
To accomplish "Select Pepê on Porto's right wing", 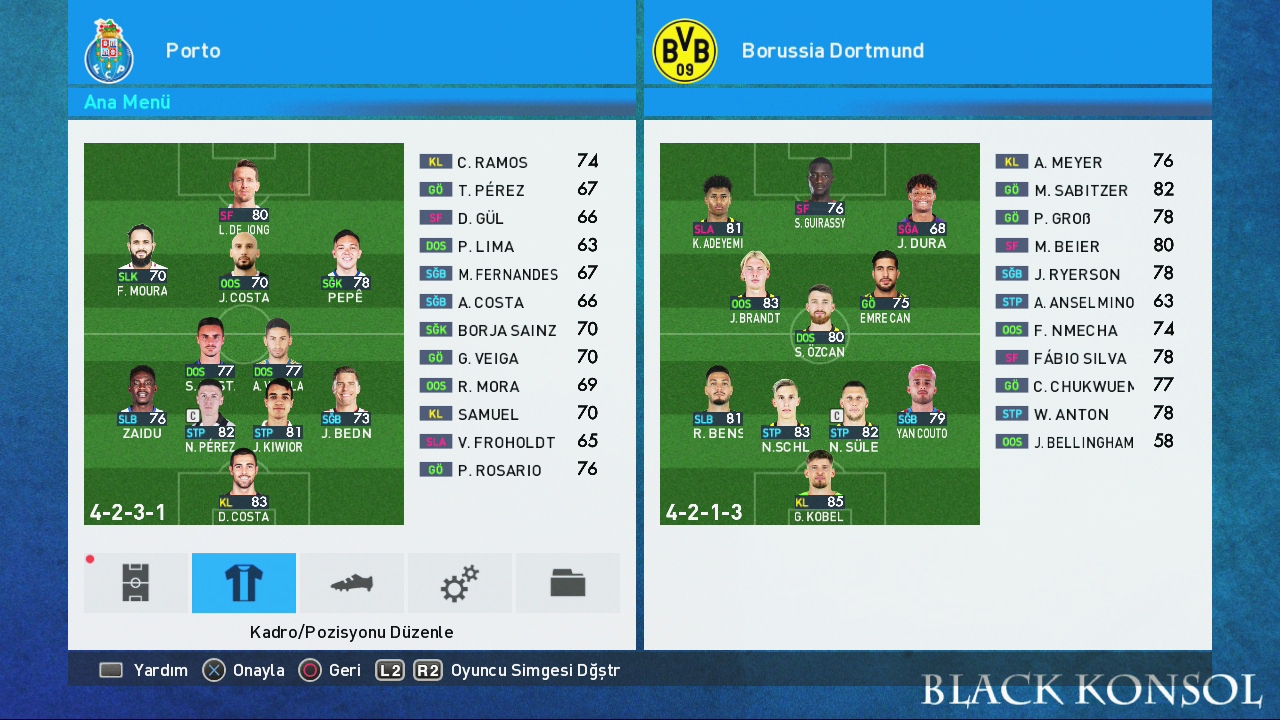I will pyautogui.click(x=345, y=264).
